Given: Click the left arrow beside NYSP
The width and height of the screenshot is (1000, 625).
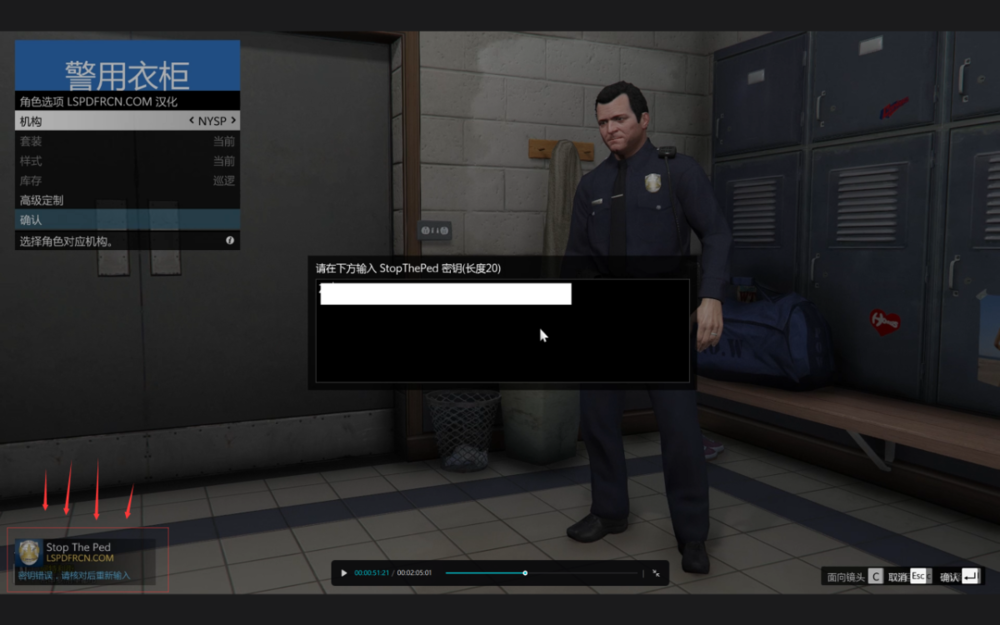Looking at the screenshot, I should click(192, 121).
